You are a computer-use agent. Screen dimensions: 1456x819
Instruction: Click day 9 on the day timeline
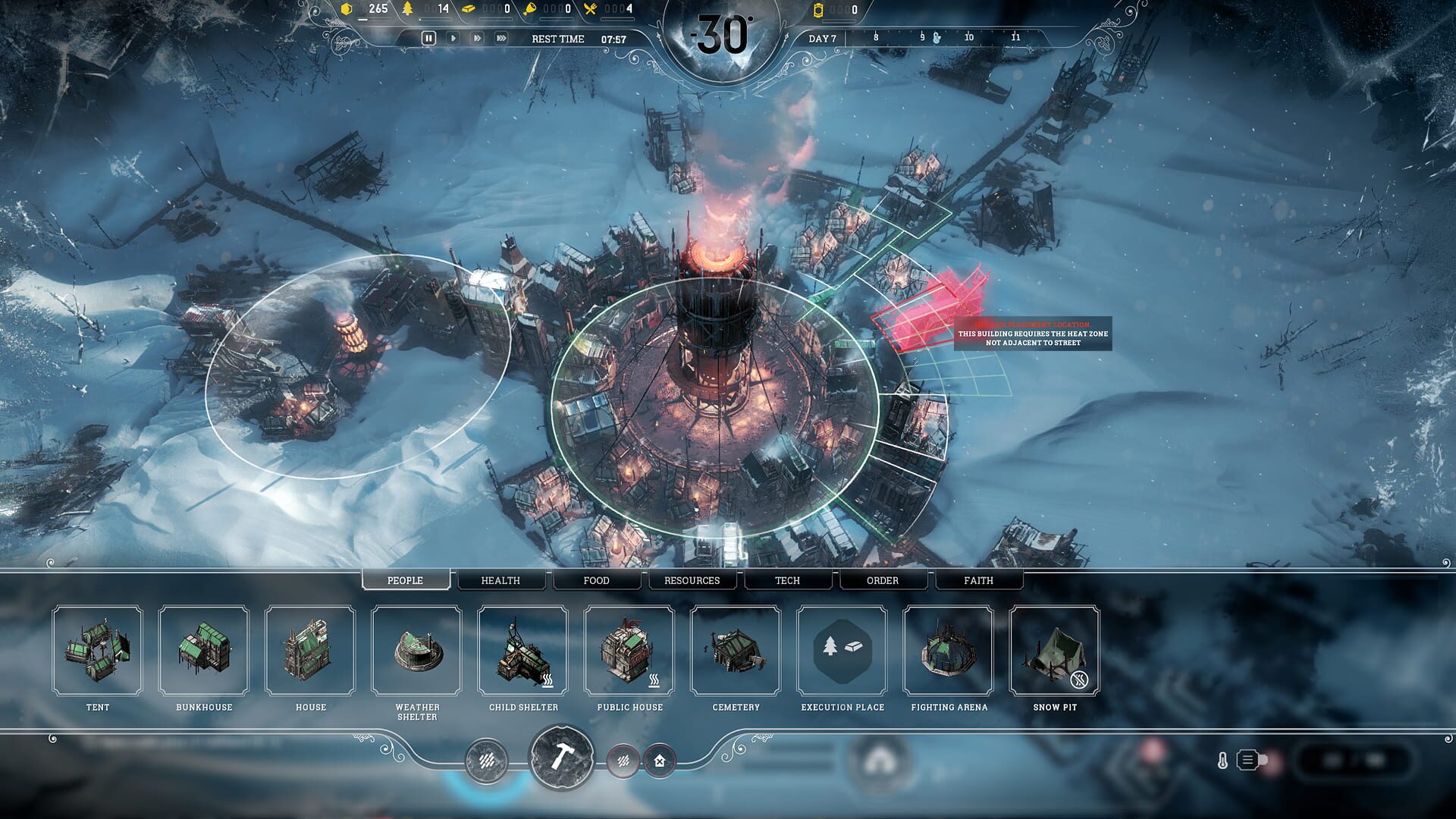[x=921, y=35]
